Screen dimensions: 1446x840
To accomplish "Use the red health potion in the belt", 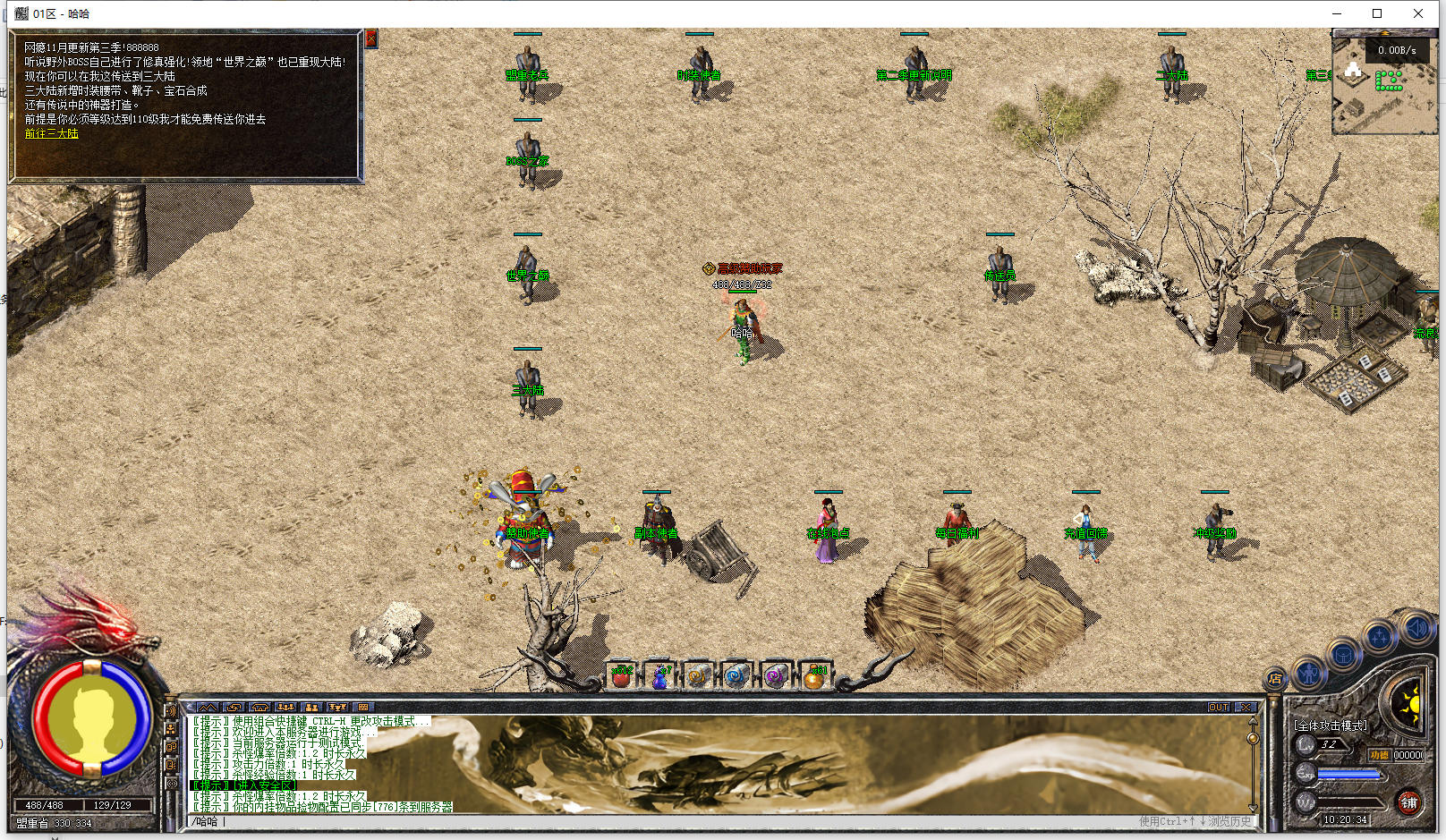I will [x=621, y=676].
